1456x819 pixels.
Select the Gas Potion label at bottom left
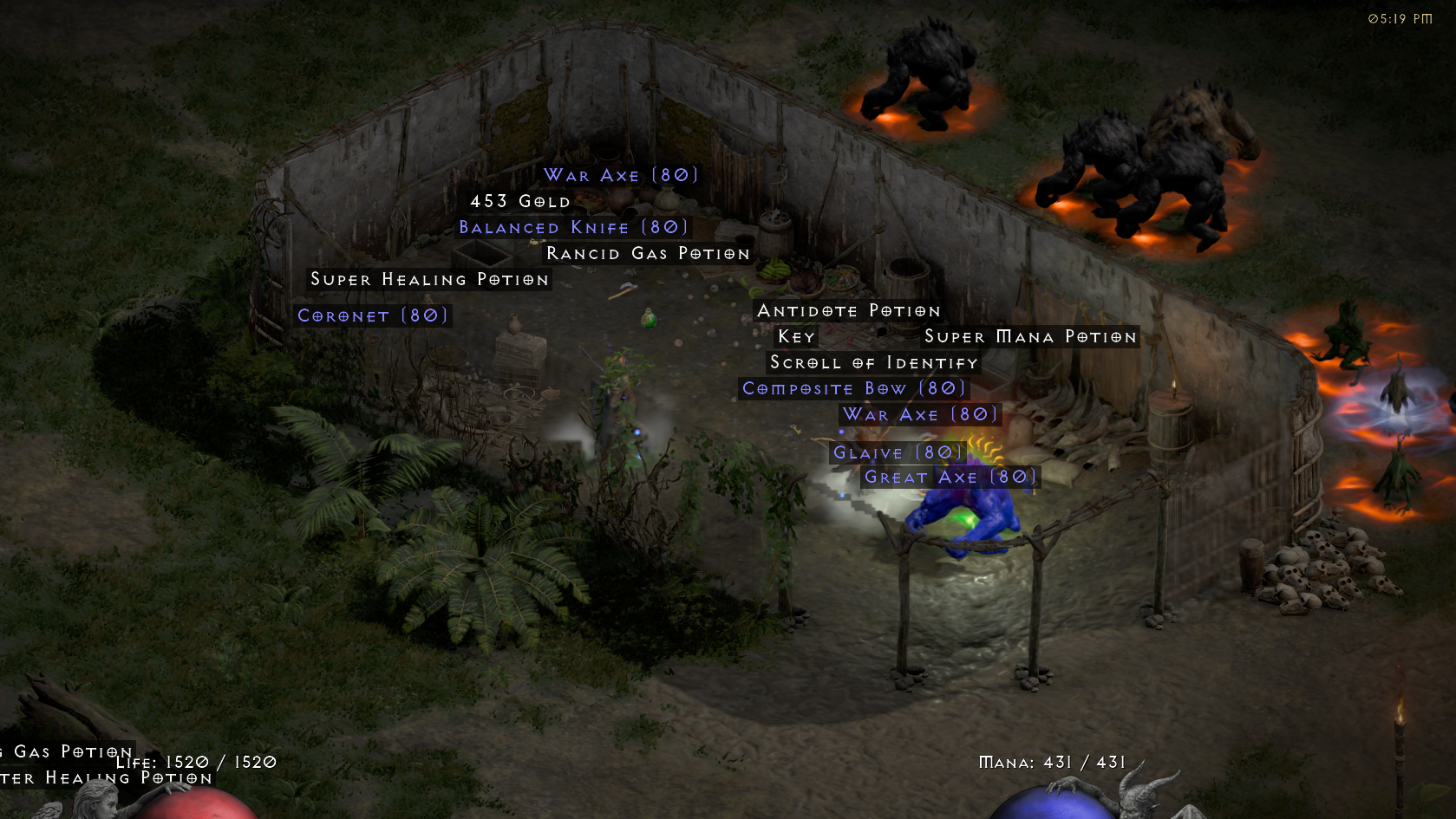pos(63,751)
